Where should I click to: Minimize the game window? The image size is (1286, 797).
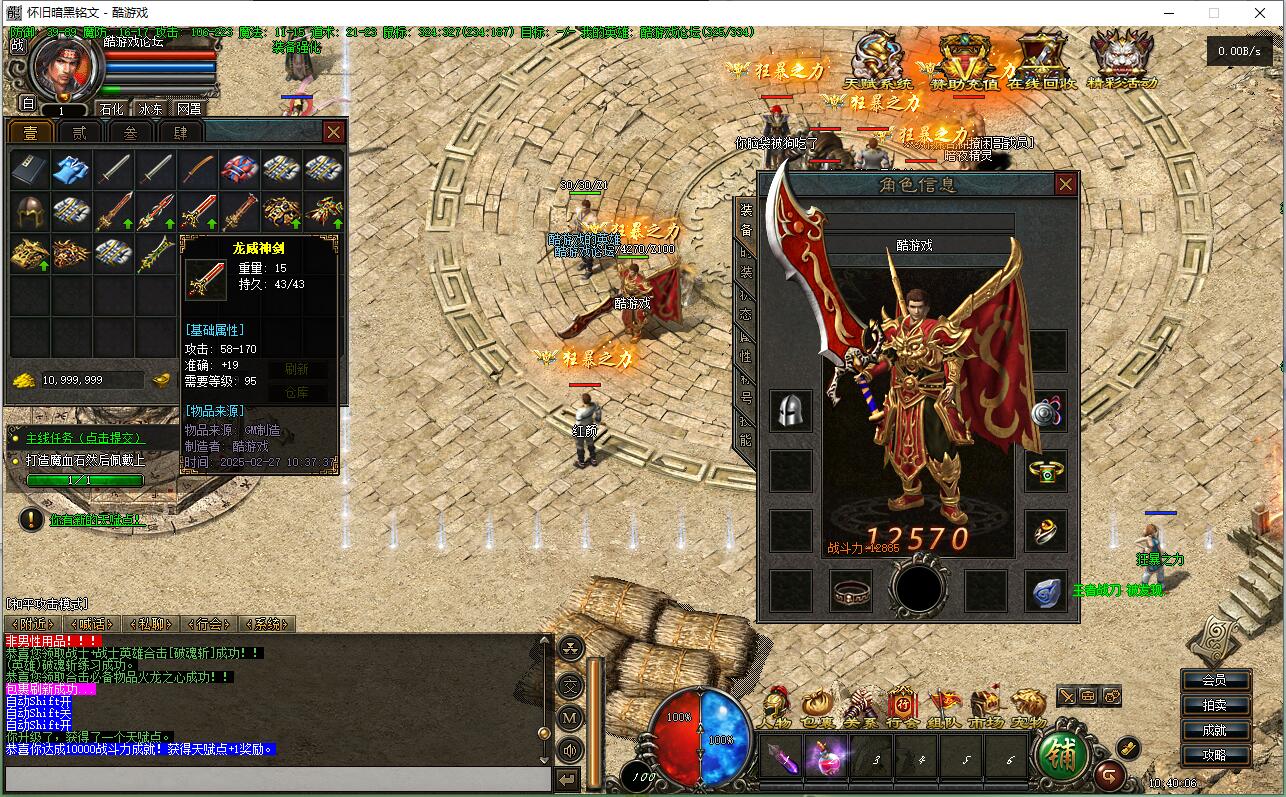(x=1167, y=13)
